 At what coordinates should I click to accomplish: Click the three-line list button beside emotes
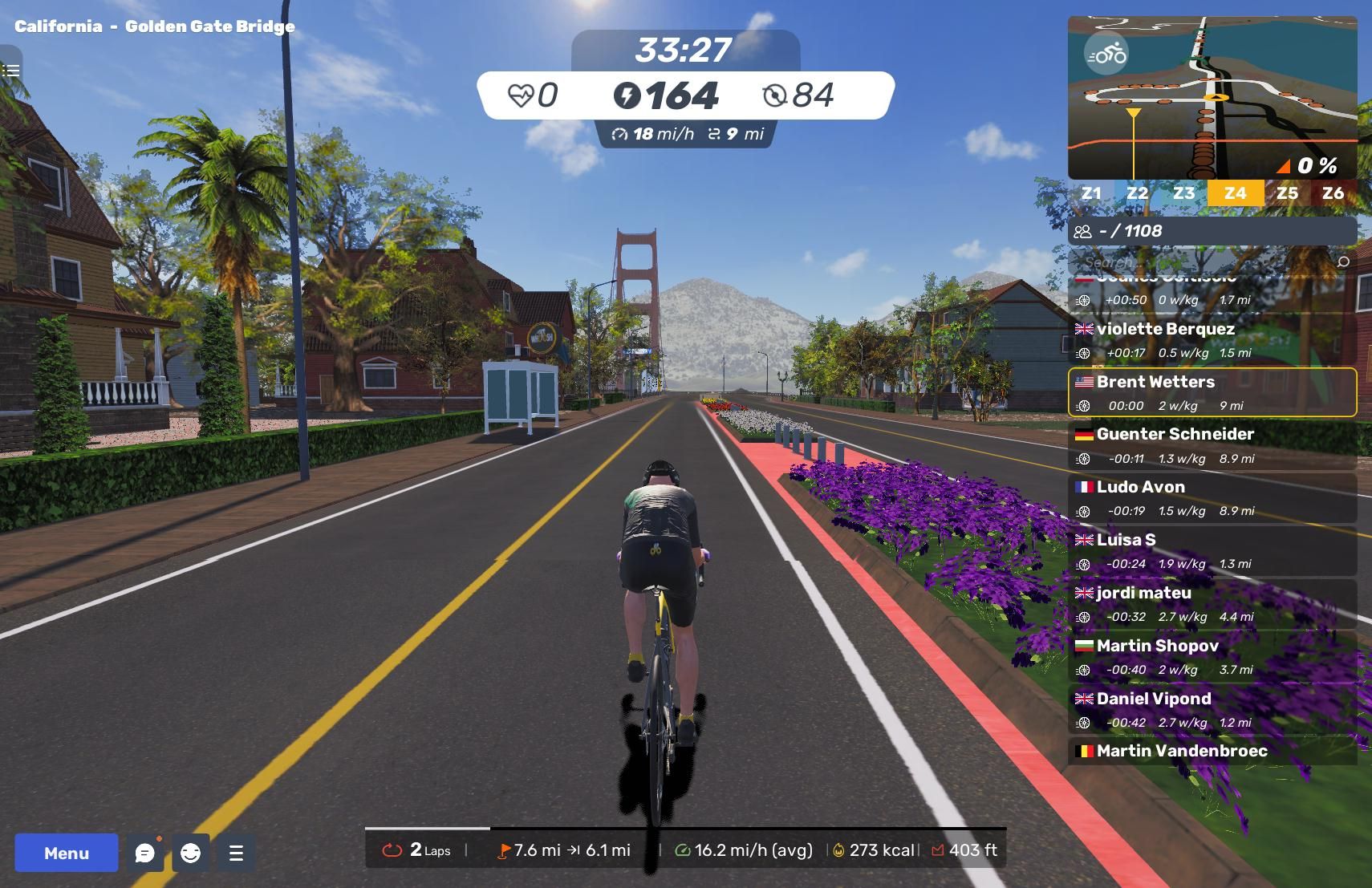click(x=236, y=853)
